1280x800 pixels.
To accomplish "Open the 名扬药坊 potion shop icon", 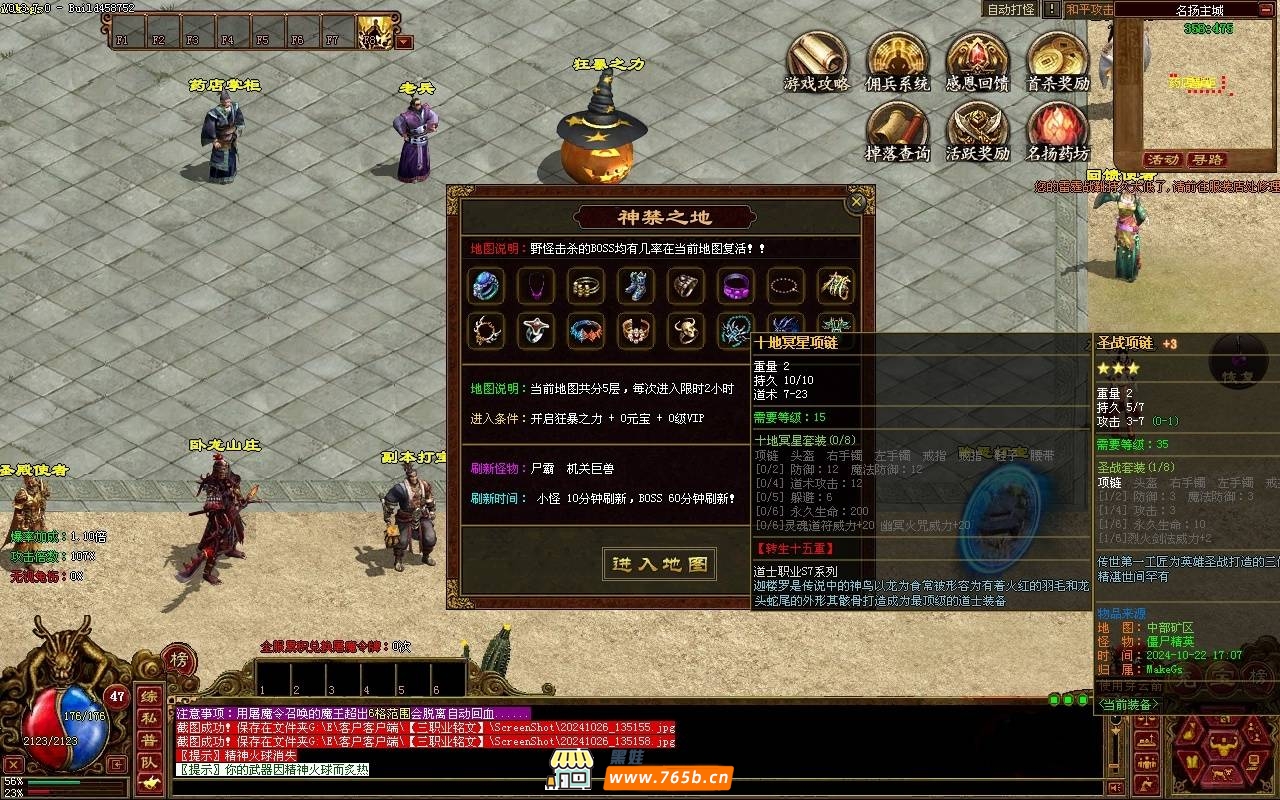I will pos(1057,132).
